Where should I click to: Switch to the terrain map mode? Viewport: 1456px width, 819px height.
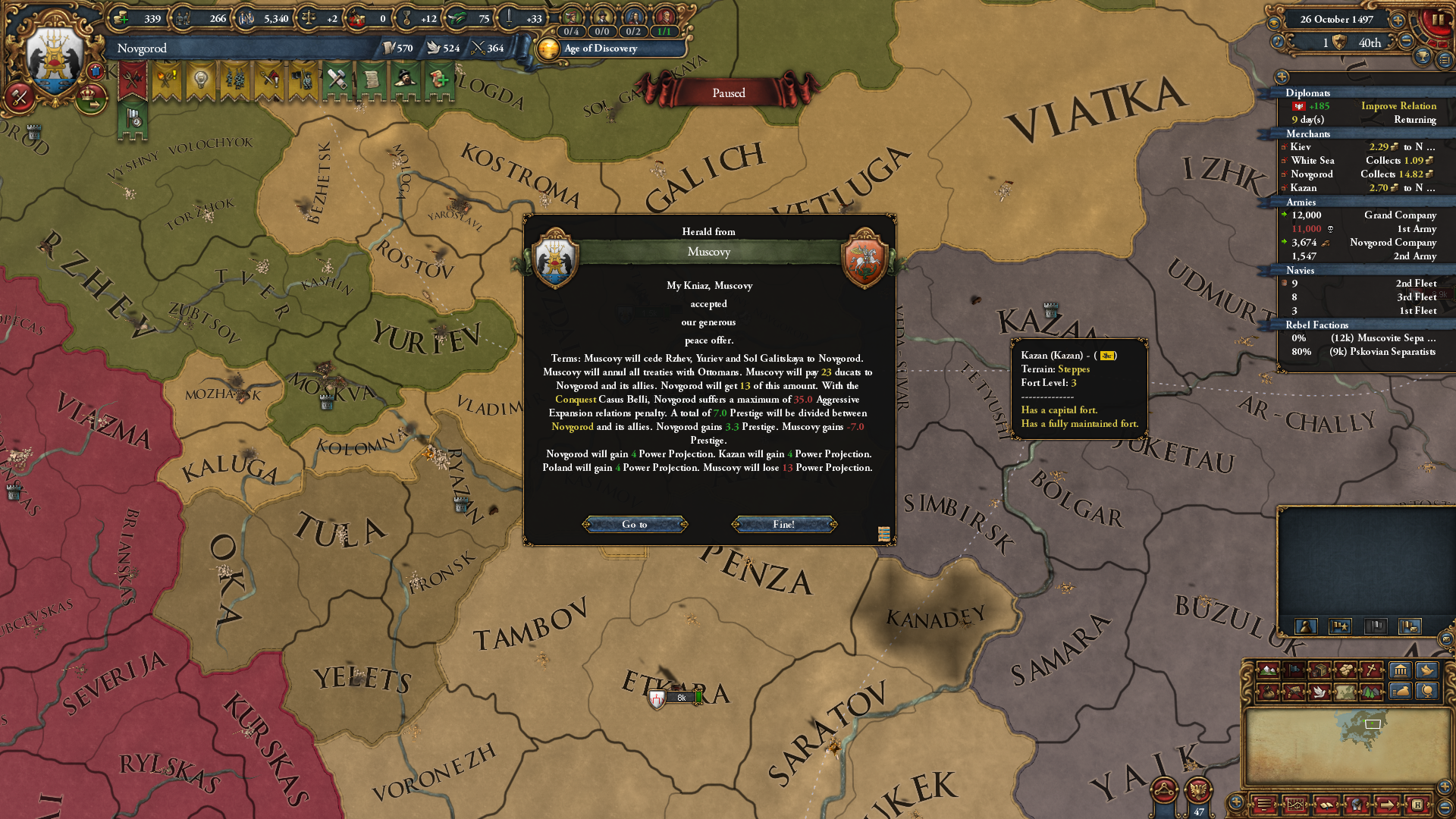click(1268, 670)
